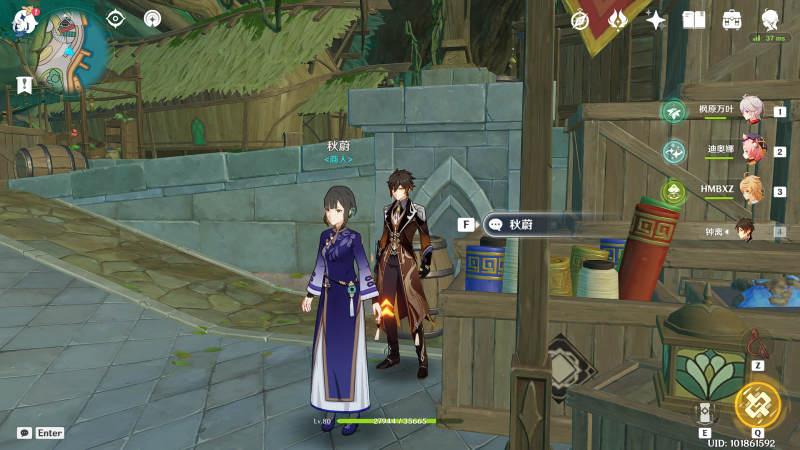
Task: Open the quest menu exclamation banner icon
Action: click(x=24, y=85)
